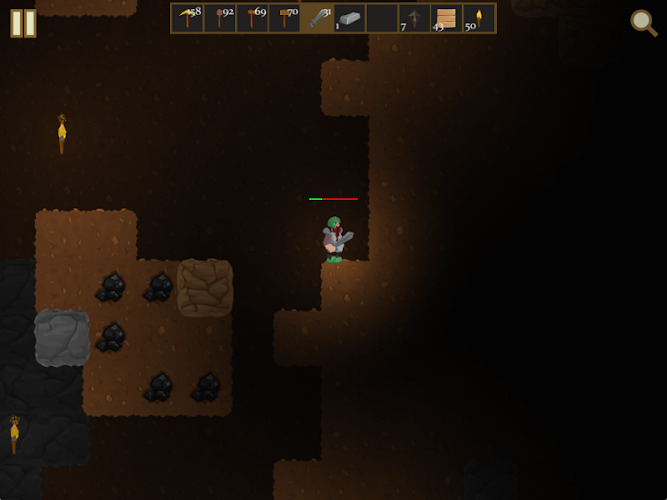Select the shovel slot with 92 durability
The width and height of the screenshot is (667, 500).
[x=219, y=18]
